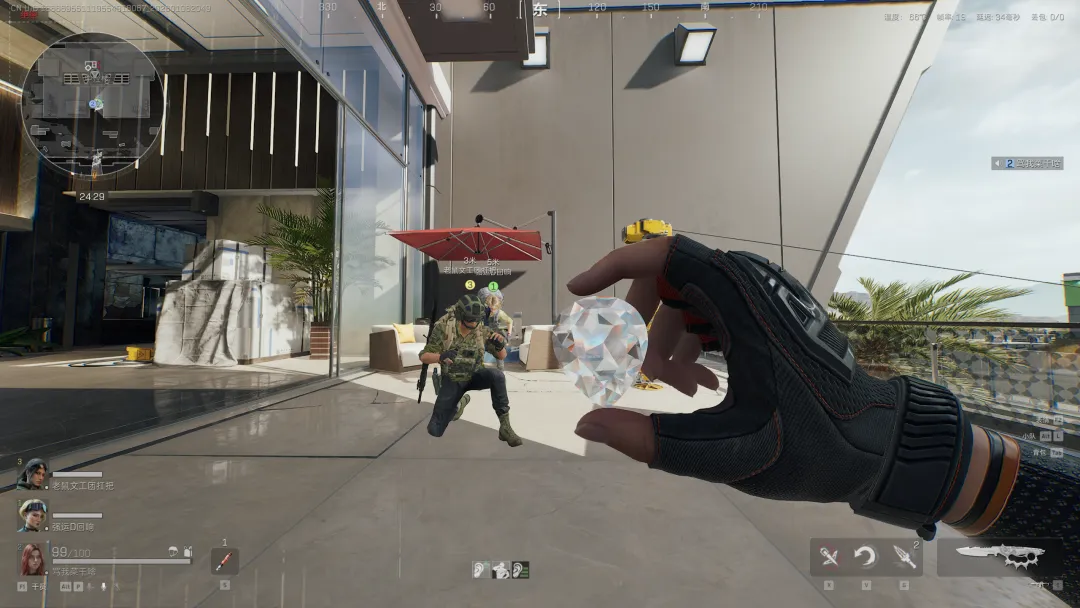Select the red syringe item slot
This screenshot has height=608, width=1080.
(x=224, y=561)
